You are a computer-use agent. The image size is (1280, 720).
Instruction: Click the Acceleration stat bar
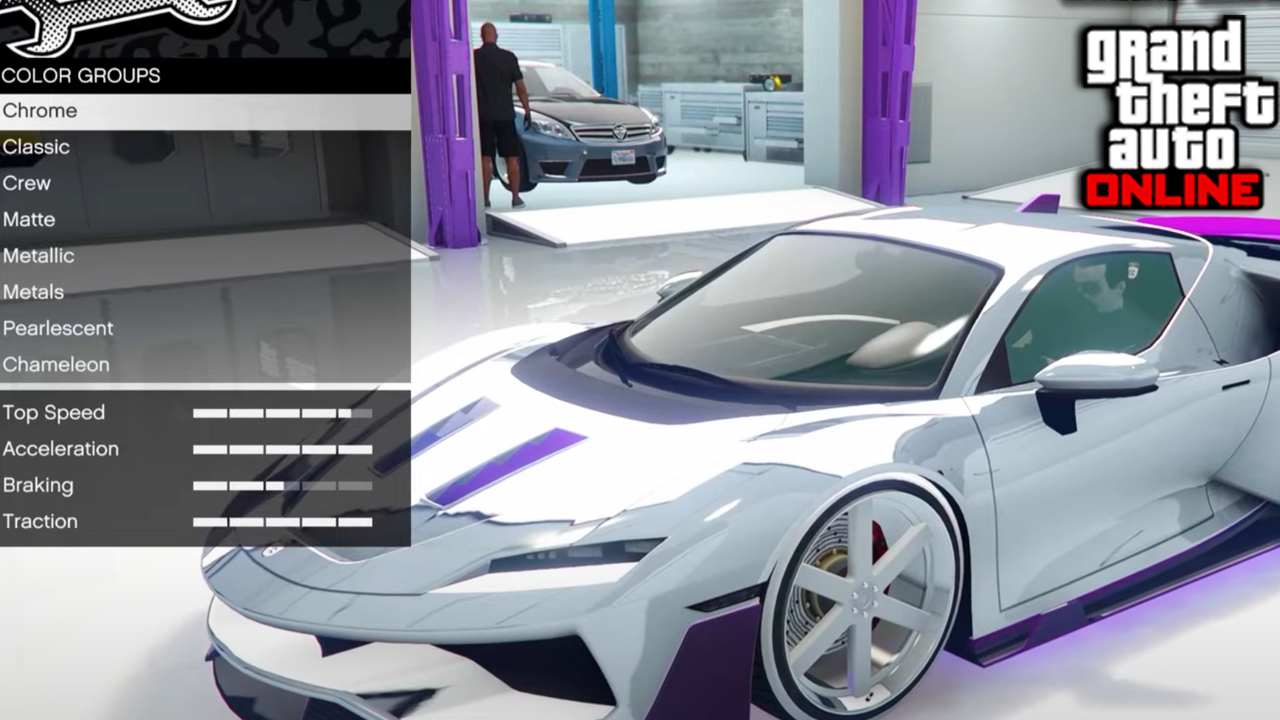pyautogui.click(x=283, y=449)
